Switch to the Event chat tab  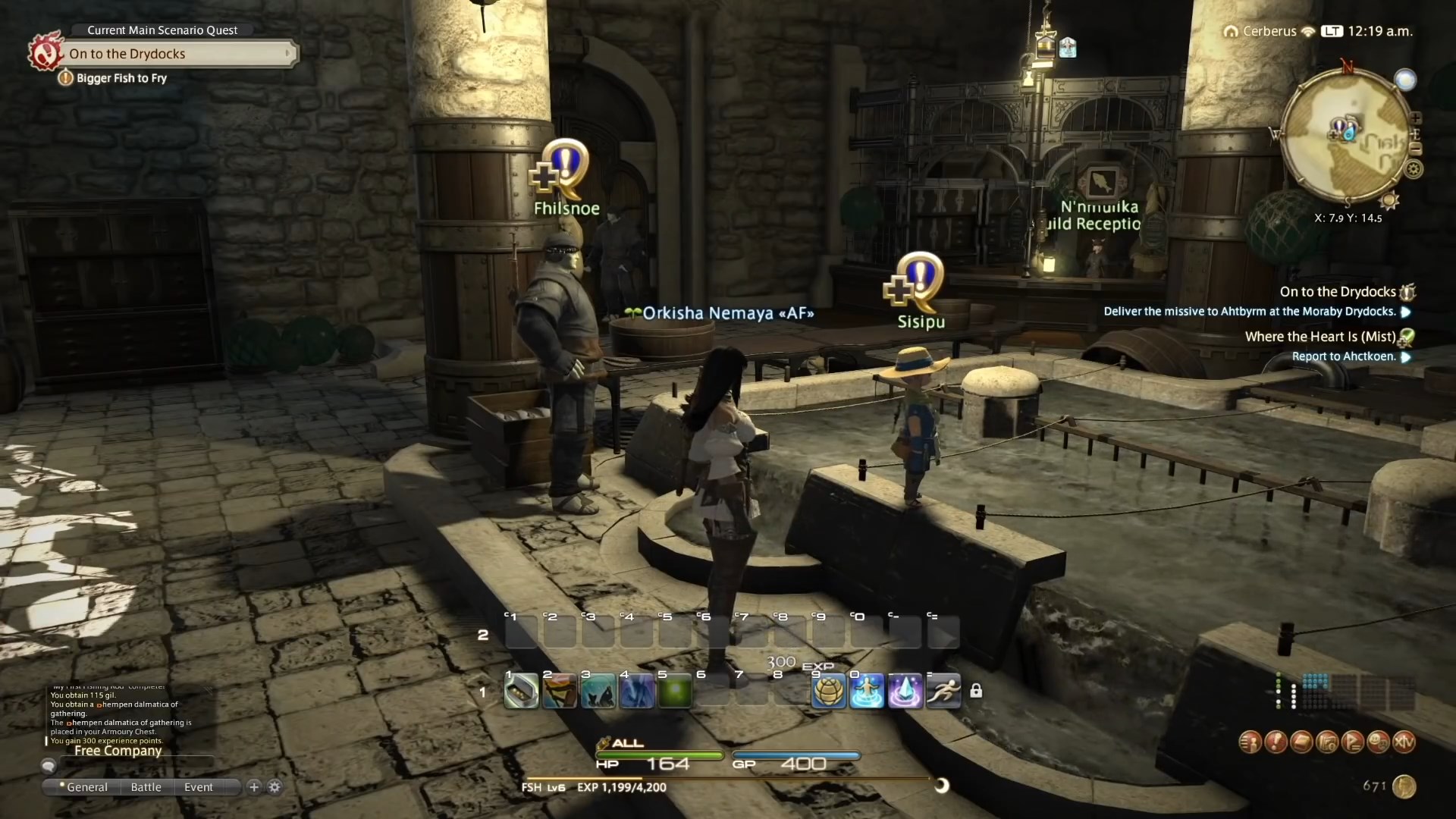pyautogui.click(x=198, y=787)
